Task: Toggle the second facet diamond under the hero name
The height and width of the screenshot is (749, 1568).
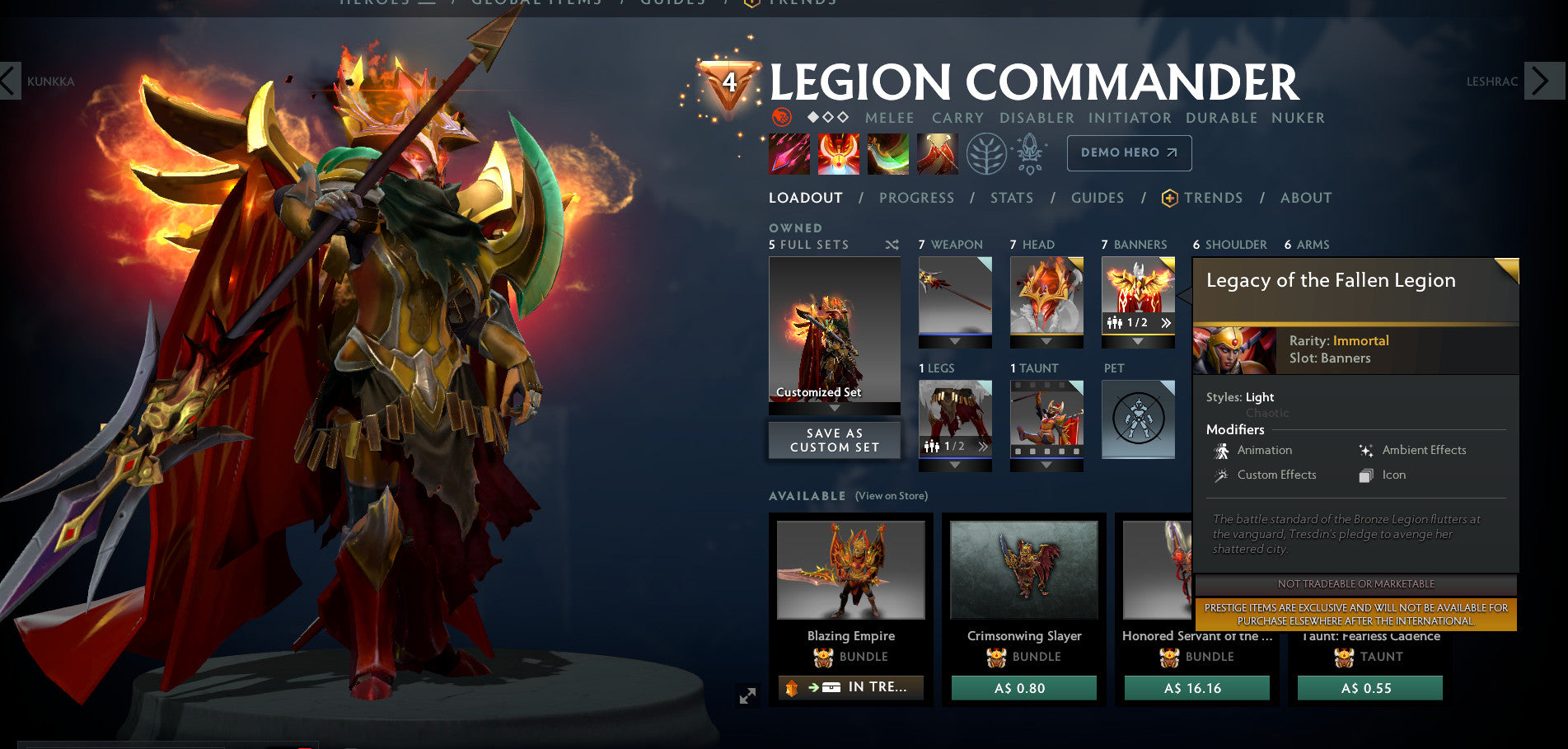Action: (829, 117)
